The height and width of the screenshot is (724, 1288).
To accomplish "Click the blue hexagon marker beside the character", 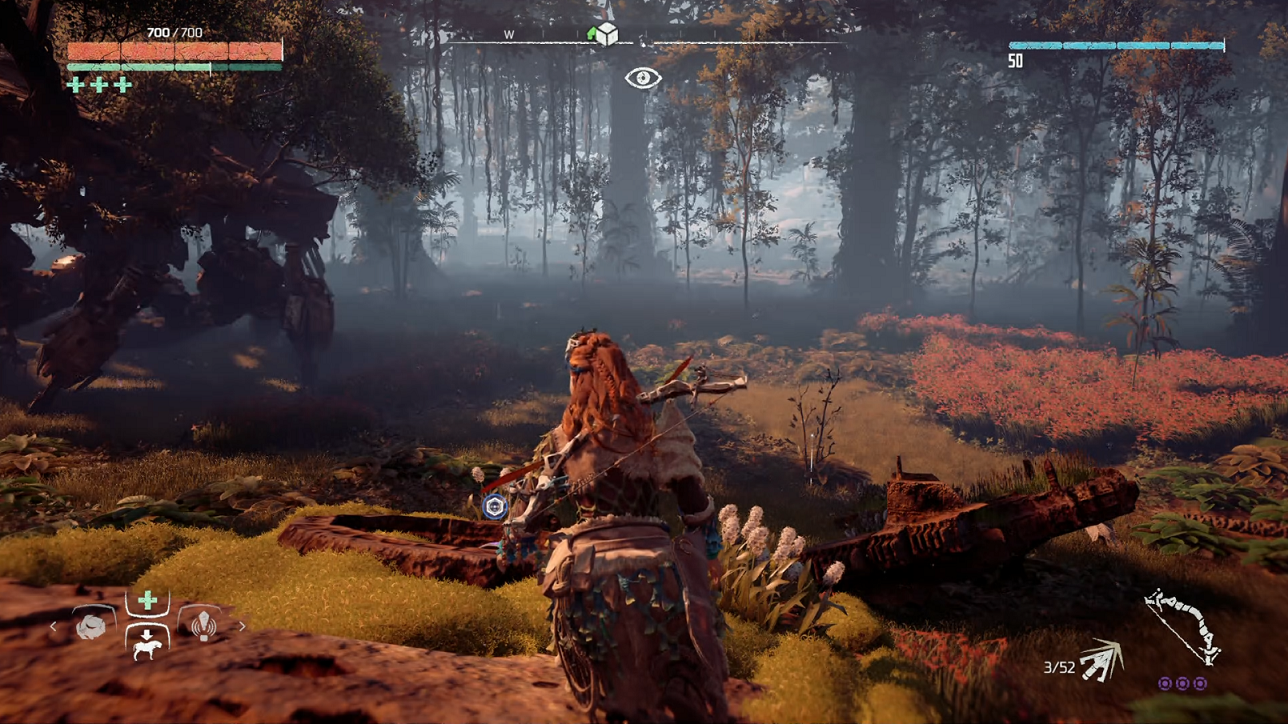I will (494, 506).
